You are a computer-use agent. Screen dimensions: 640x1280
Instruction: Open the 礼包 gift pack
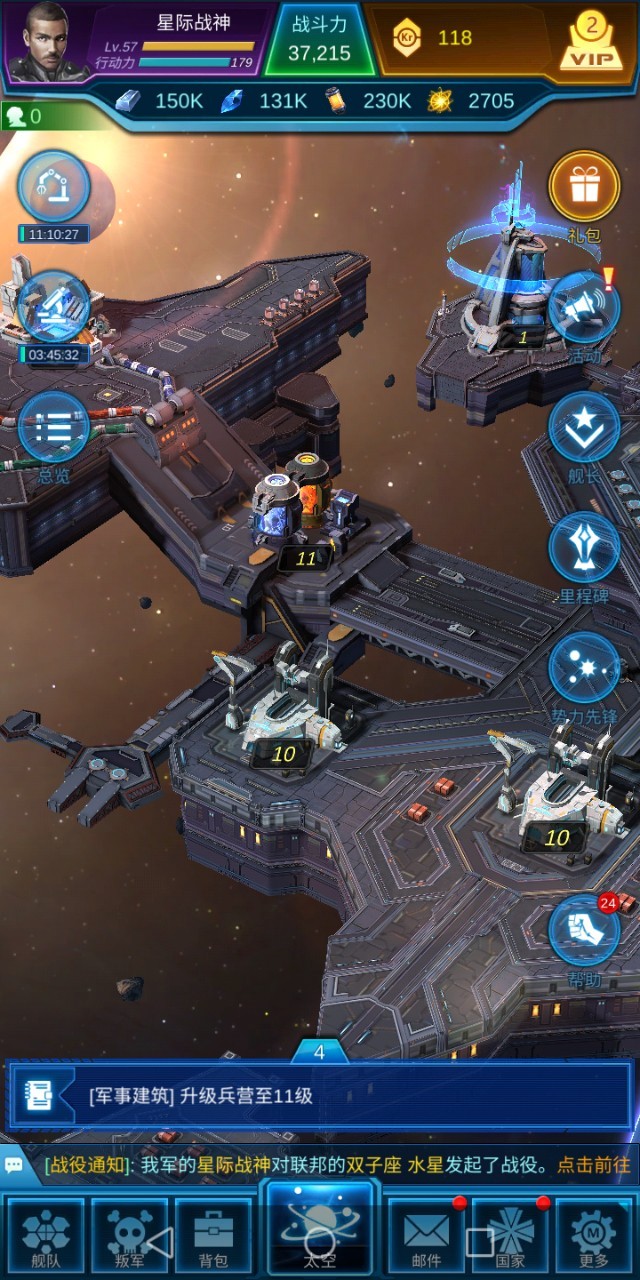(x=584, y=190)
